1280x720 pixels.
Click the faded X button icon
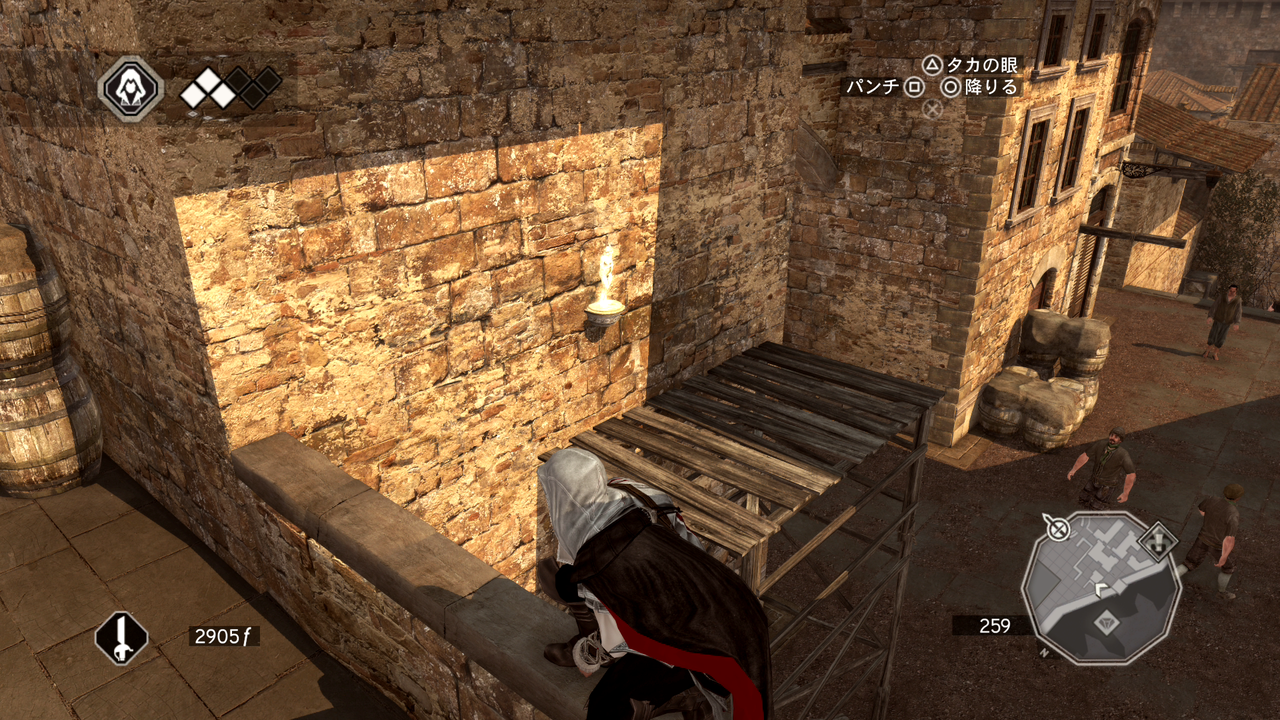point(932,108)
